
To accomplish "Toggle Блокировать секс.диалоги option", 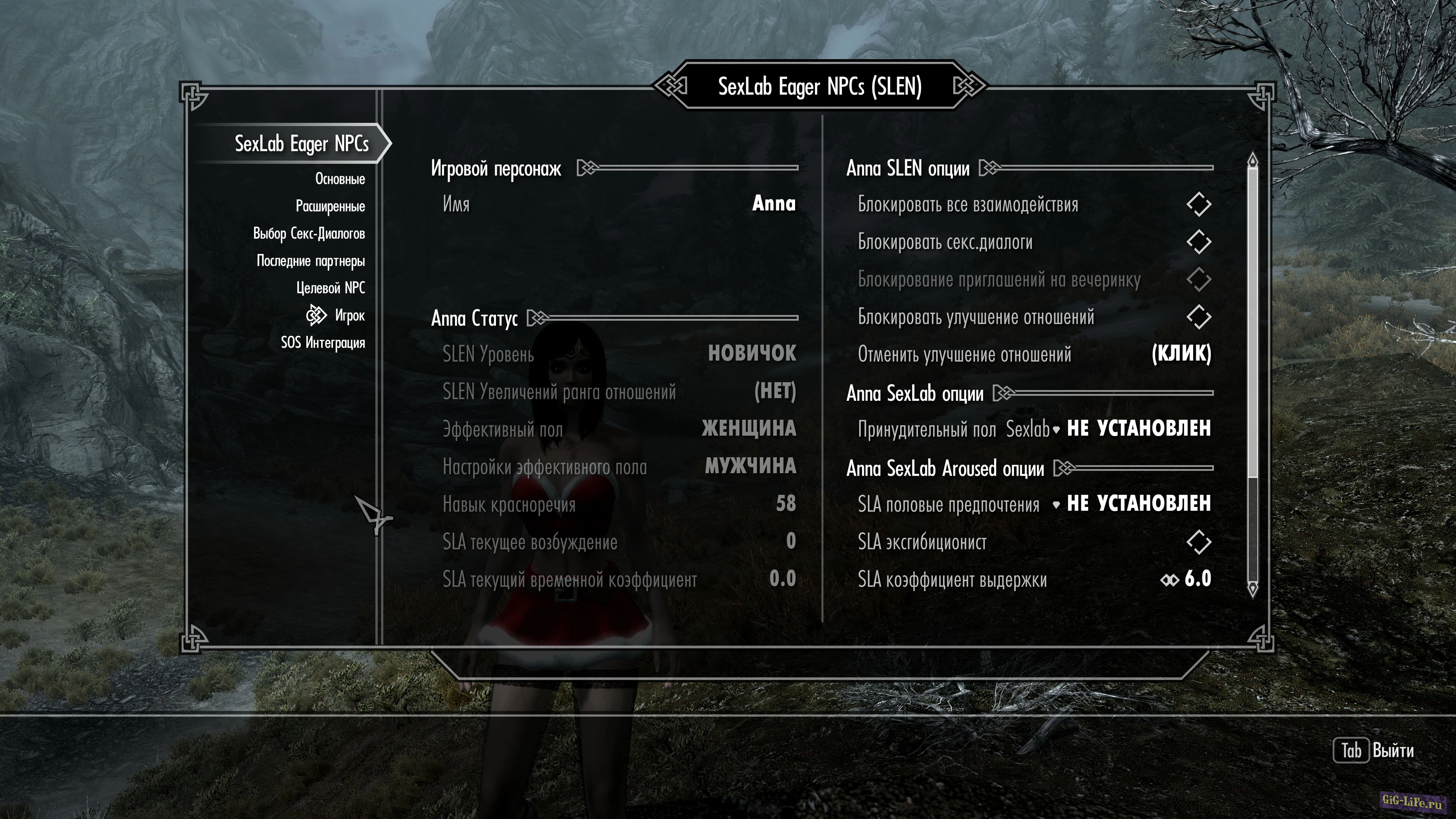I will click(1198, 242).
